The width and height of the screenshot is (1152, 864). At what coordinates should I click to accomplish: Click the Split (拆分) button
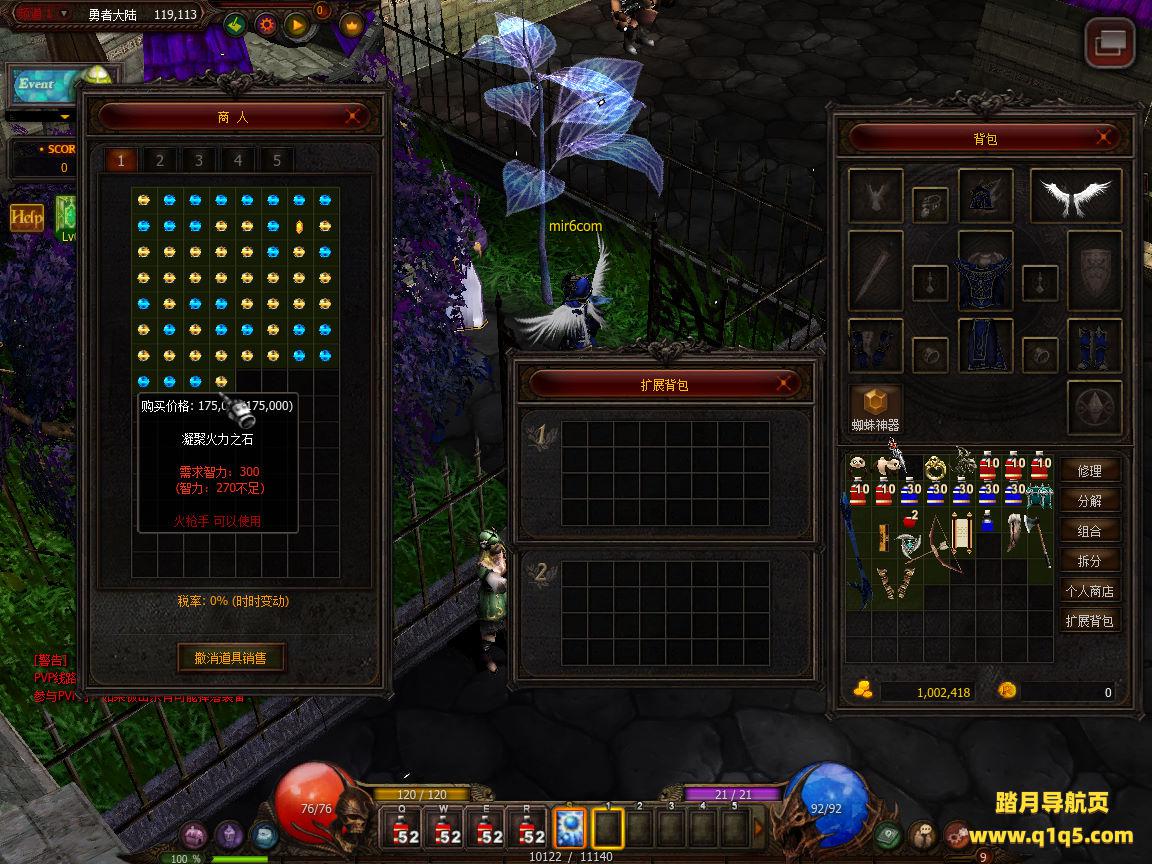[x=1089, y=561]
